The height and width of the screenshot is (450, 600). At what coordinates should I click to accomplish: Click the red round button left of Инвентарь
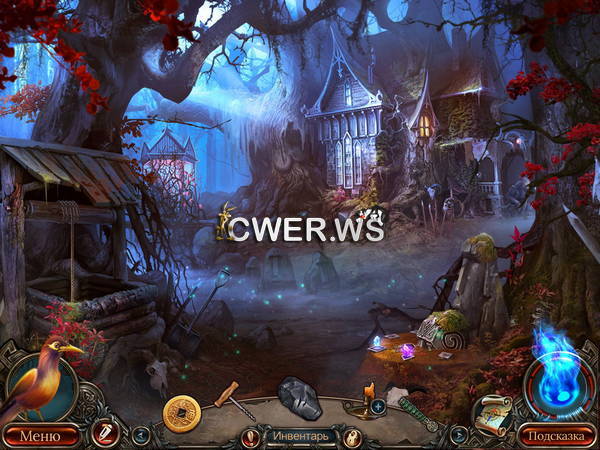(x=249, y=436)
